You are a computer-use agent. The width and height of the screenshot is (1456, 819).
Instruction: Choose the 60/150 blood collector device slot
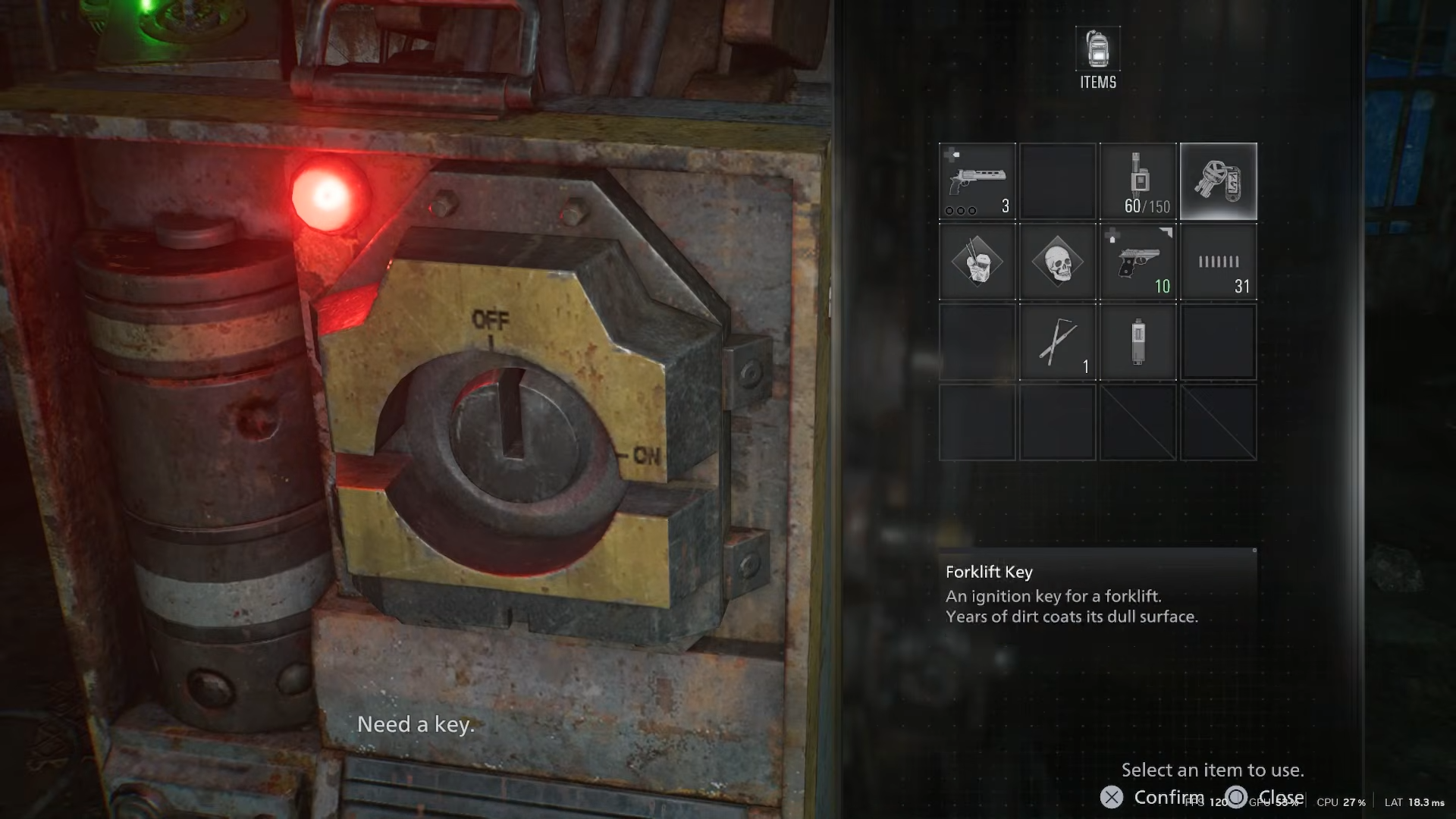(1138, 181)
